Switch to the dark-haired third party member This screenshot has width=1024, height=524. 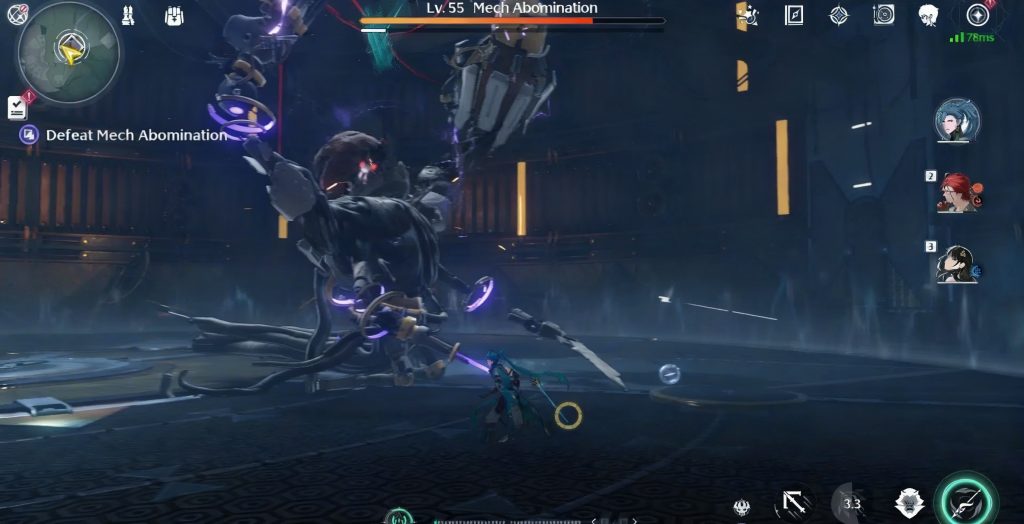pos(957,263)
